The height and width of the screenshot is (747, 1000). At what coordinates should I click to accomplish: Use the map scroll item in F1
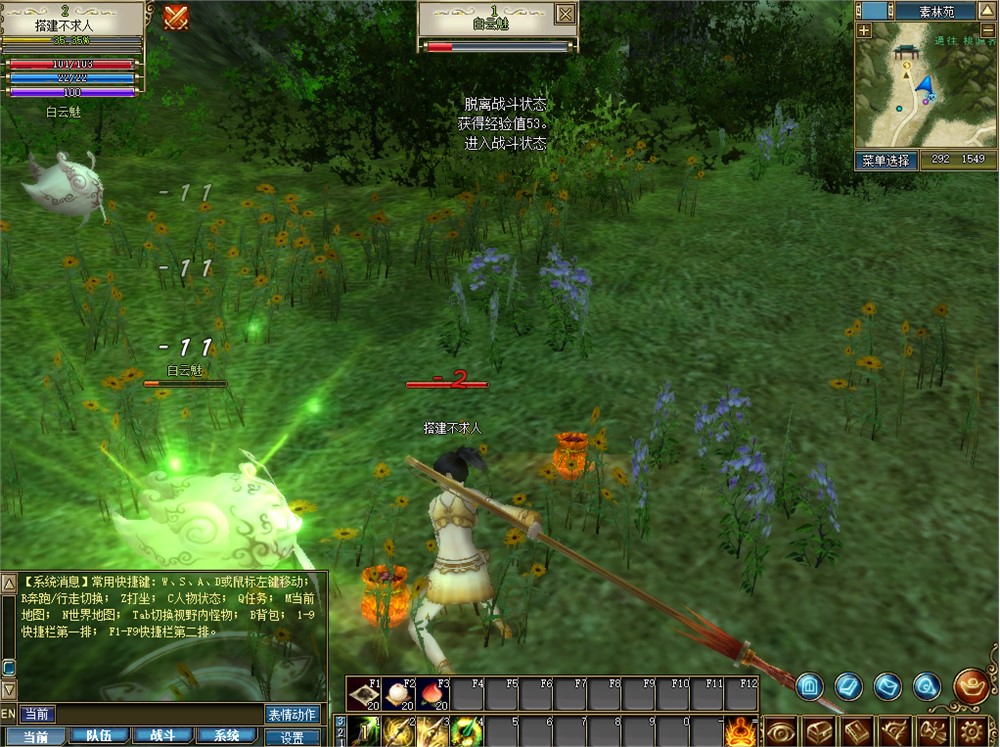click(x=364, y=694)
